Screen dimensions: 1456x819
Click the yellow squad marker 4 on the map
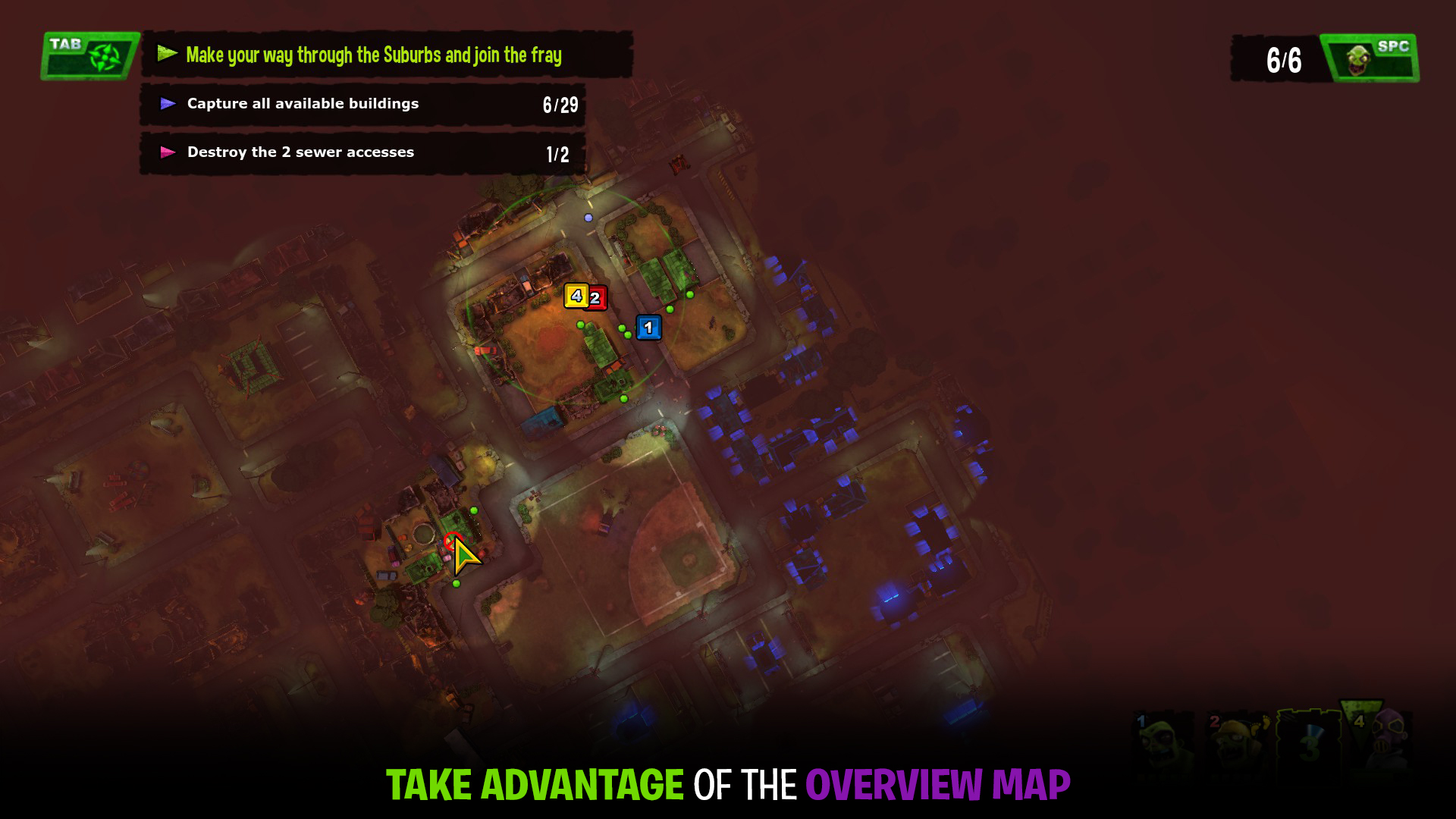(576, 297)
